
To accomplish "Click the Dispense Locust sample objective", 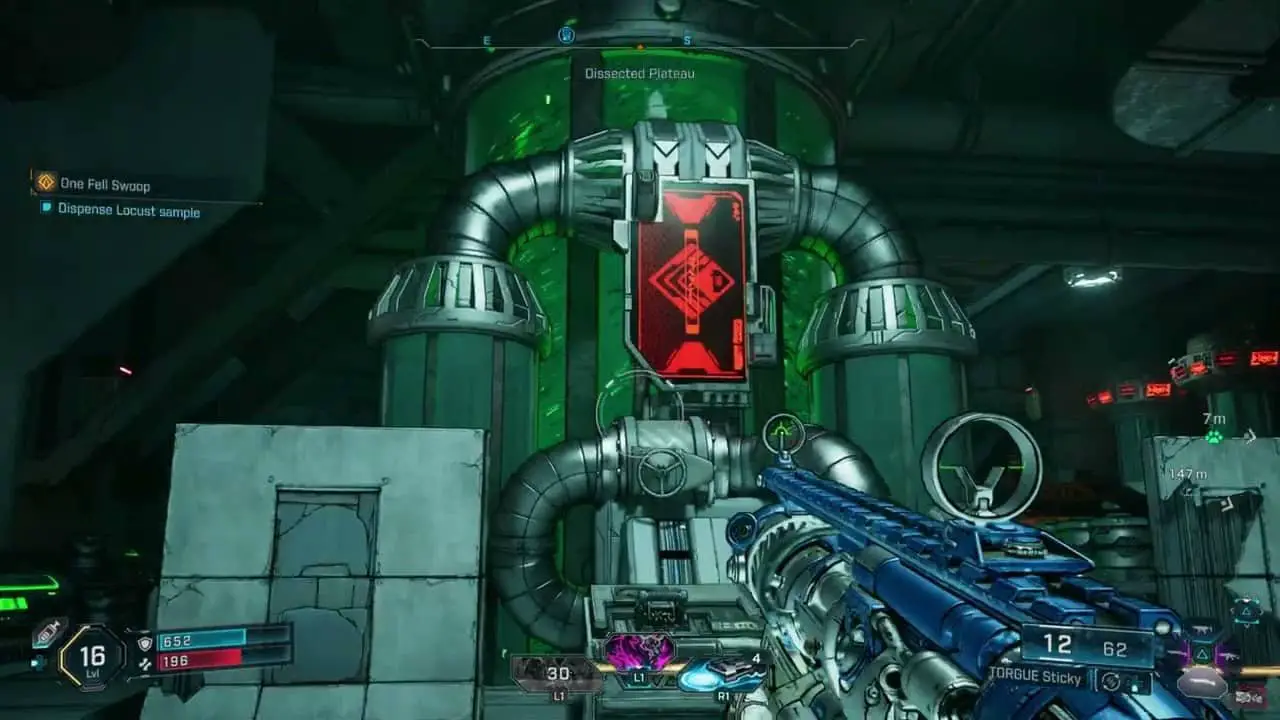I will (x=128, y=210).
